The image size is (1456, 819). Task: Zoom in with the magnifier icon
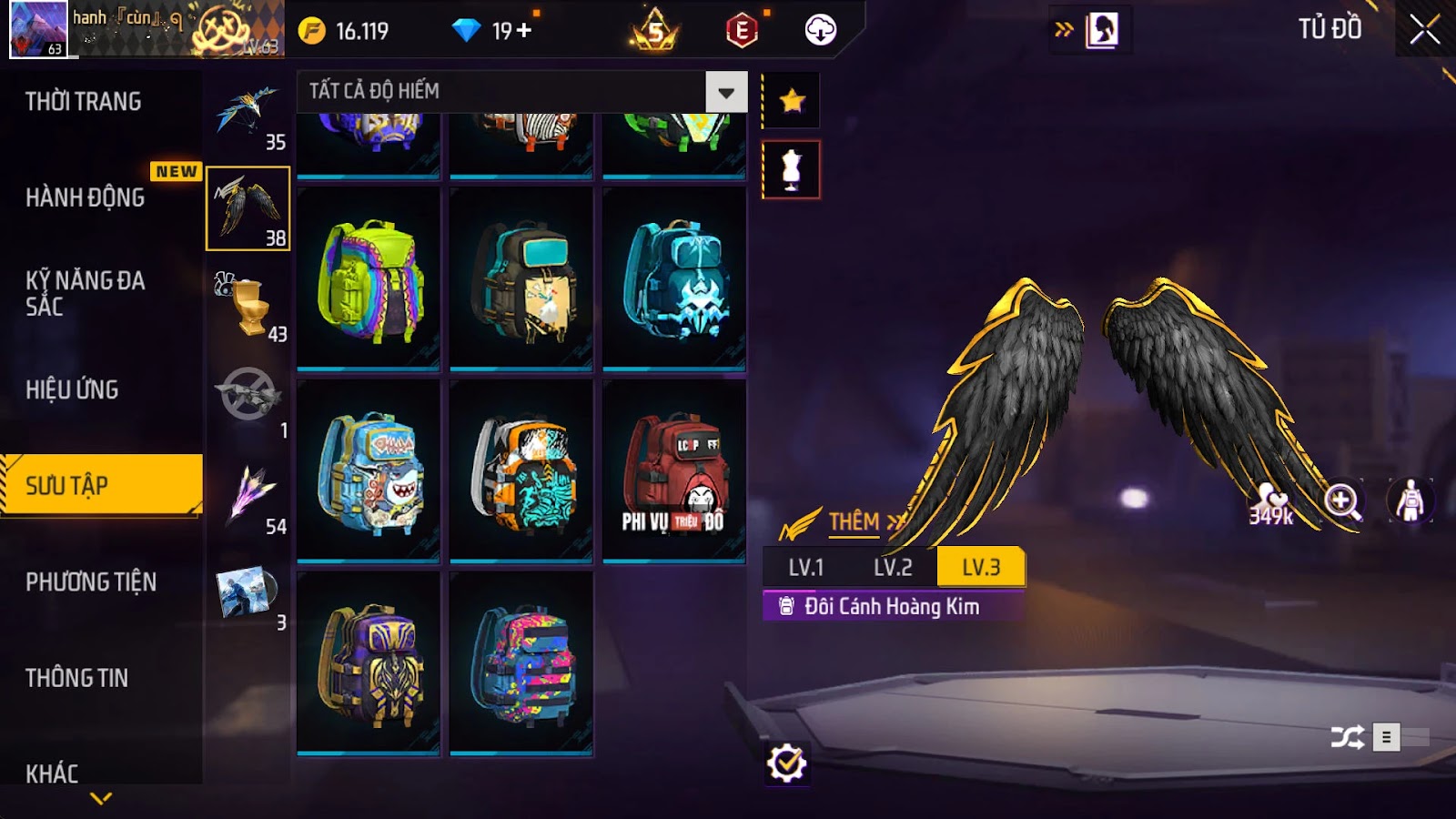tap(1342, 500)
